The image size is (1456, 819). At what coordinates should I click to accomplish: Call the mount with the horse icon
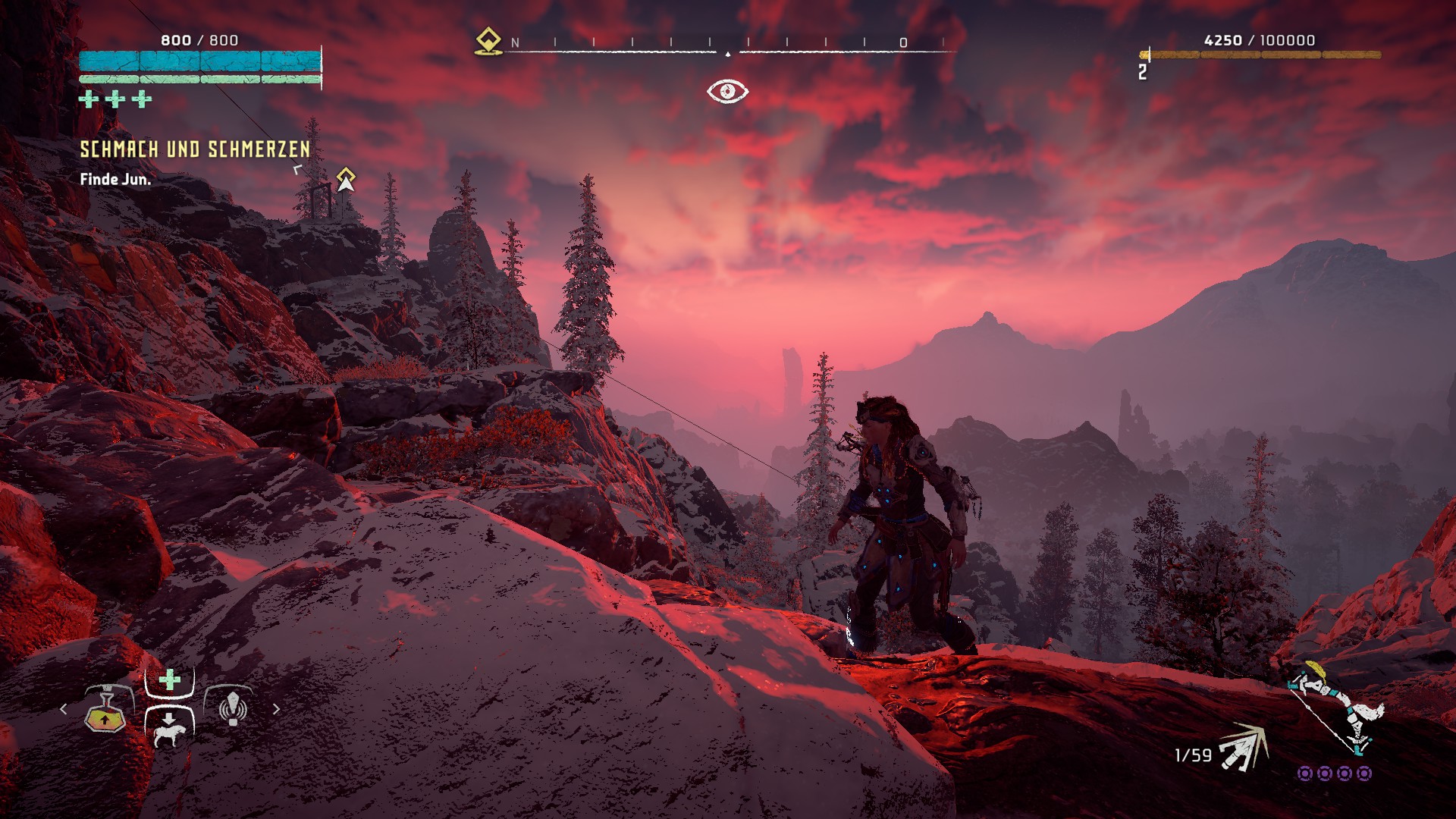[169, 730]
